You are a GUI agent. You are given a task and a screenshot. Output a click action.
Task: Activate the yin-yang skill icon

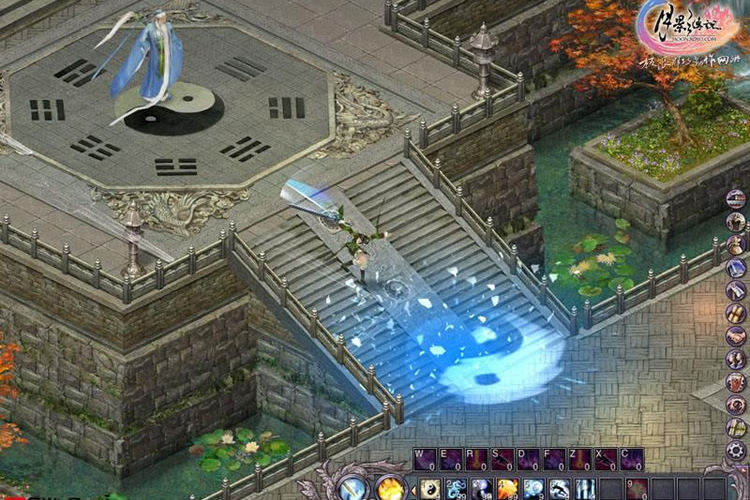[429, 489]
